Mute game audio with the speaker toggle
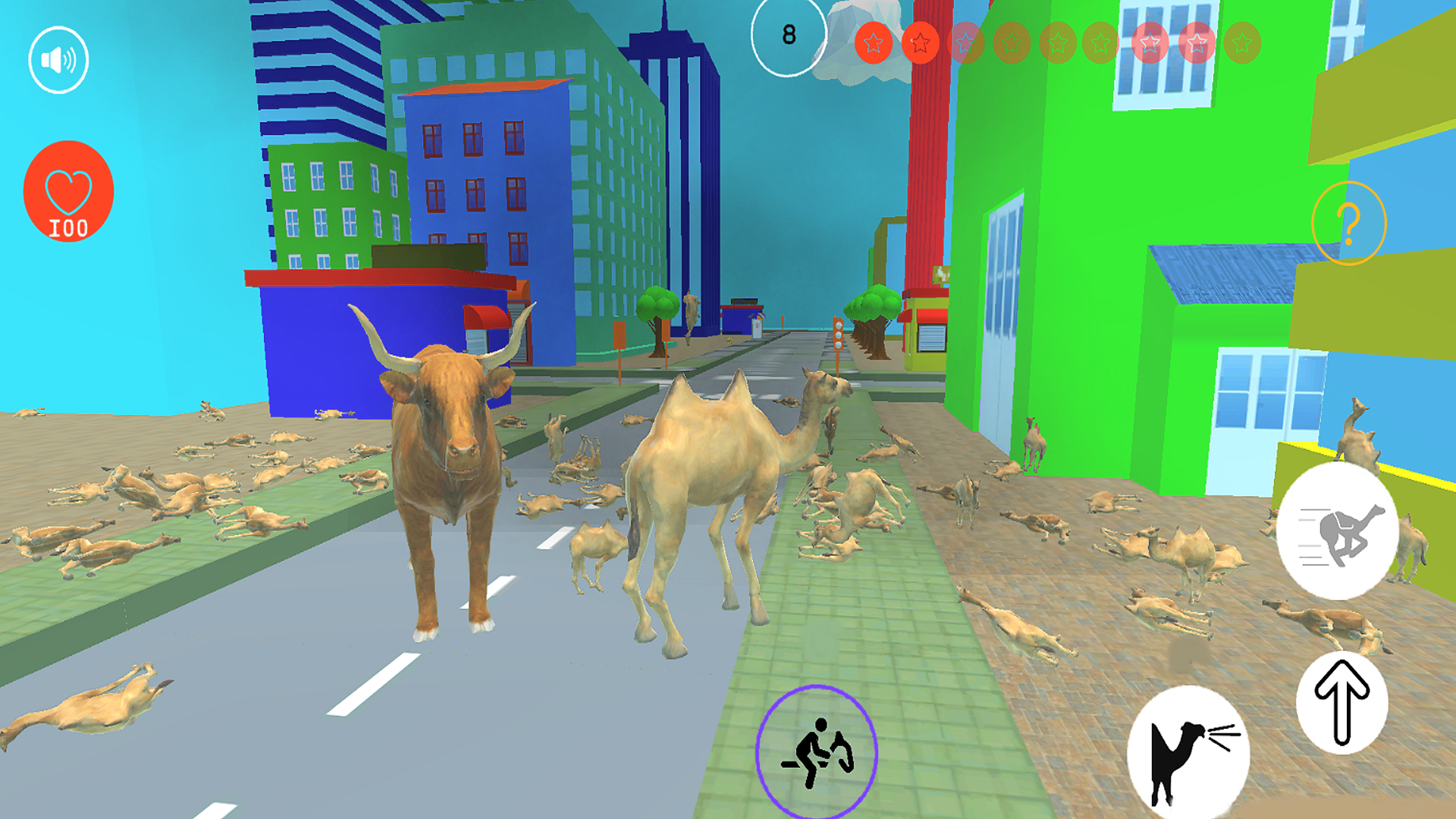1456x819 pixels. (x=58, y=58)
